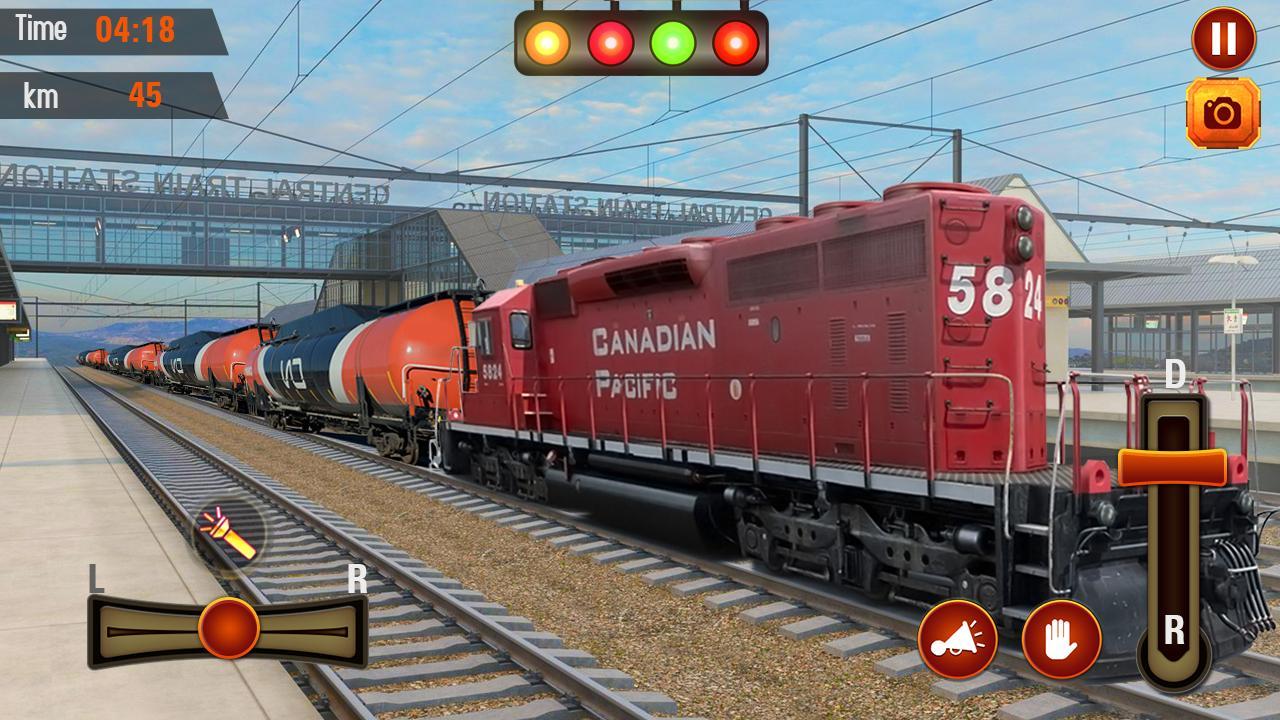Select the traffic signal panel
The width and height of the screenshot is (1280, 720).
(640, 42)
